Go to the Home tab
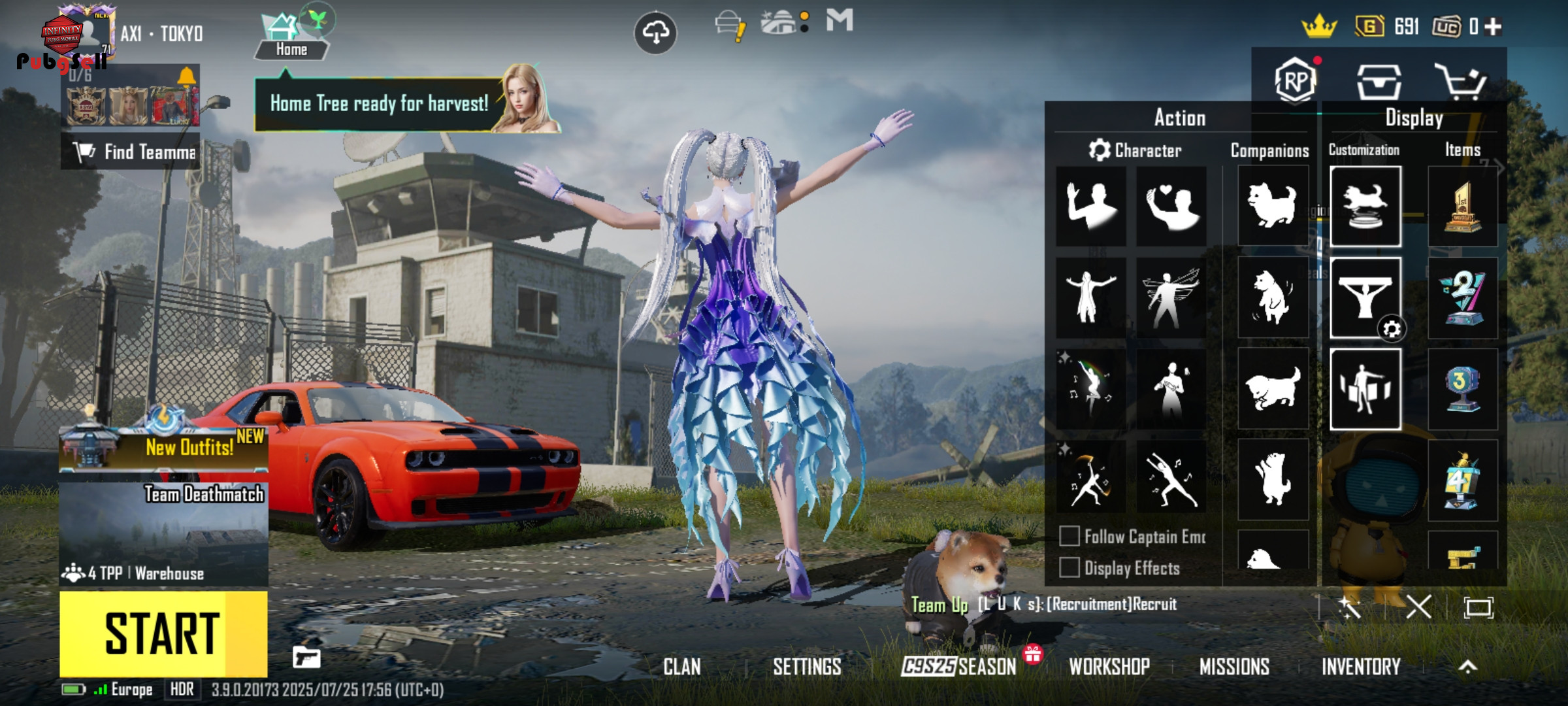 coord(291,39)
